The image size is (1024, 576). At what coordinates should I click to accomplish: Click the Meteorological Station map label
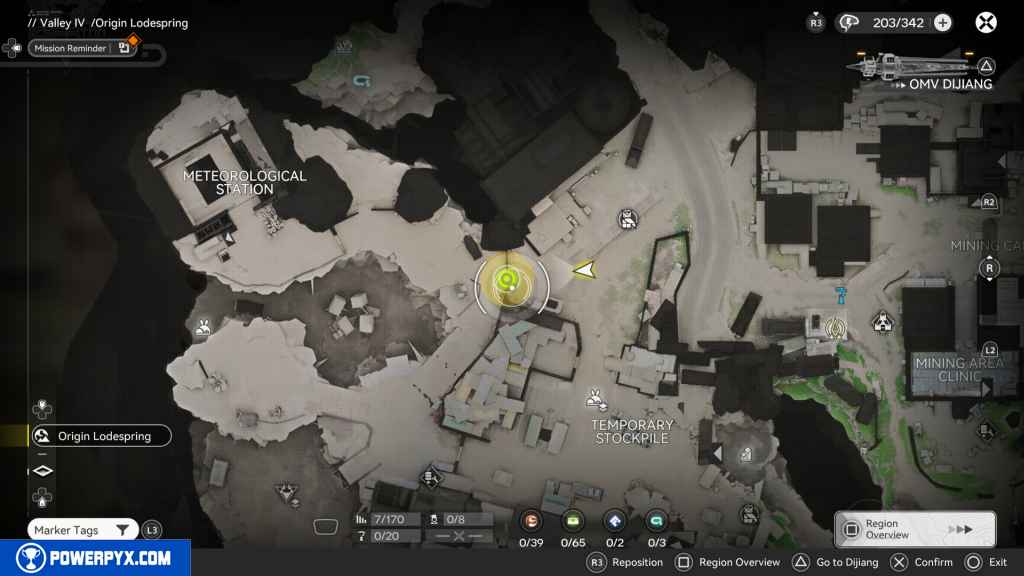[244, 182]
